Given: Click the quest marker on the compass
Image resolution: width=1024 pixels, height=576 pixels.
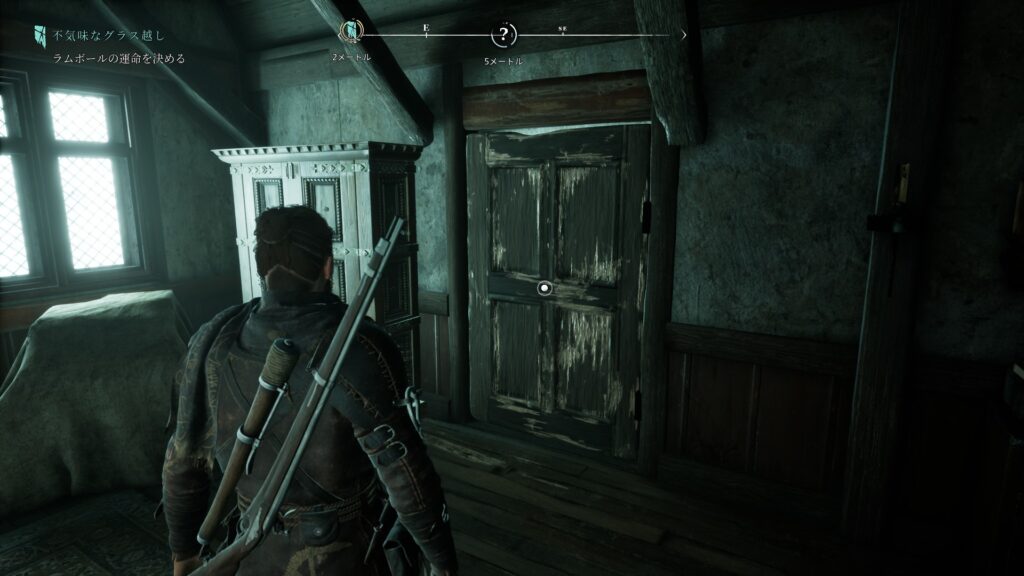Looking at the screenshot, I should (x=351, y=34).
